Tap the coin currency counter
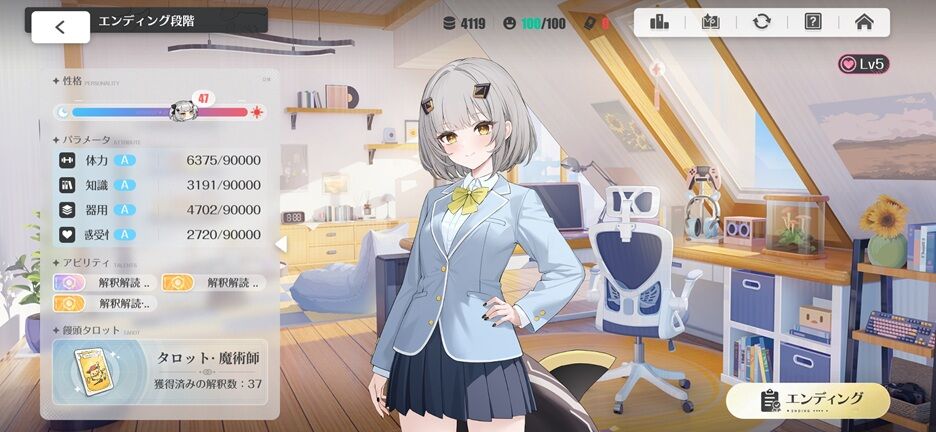This screenshot has height=432, width=936. (x=464, y=22)
